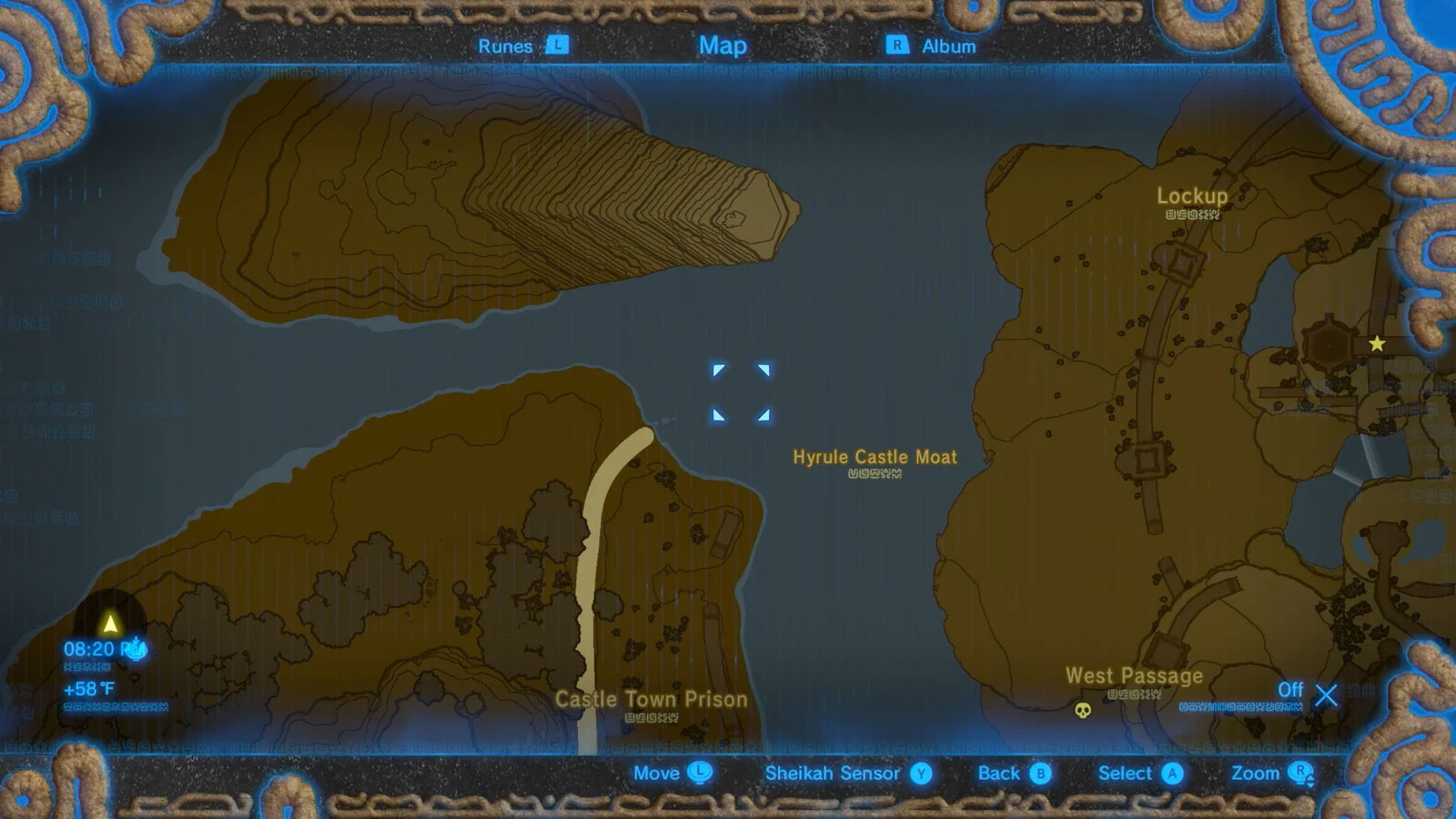Select the Hyrule Castle Moat label
Viewport: 1456px width, 819px height.
coord(877,459)
